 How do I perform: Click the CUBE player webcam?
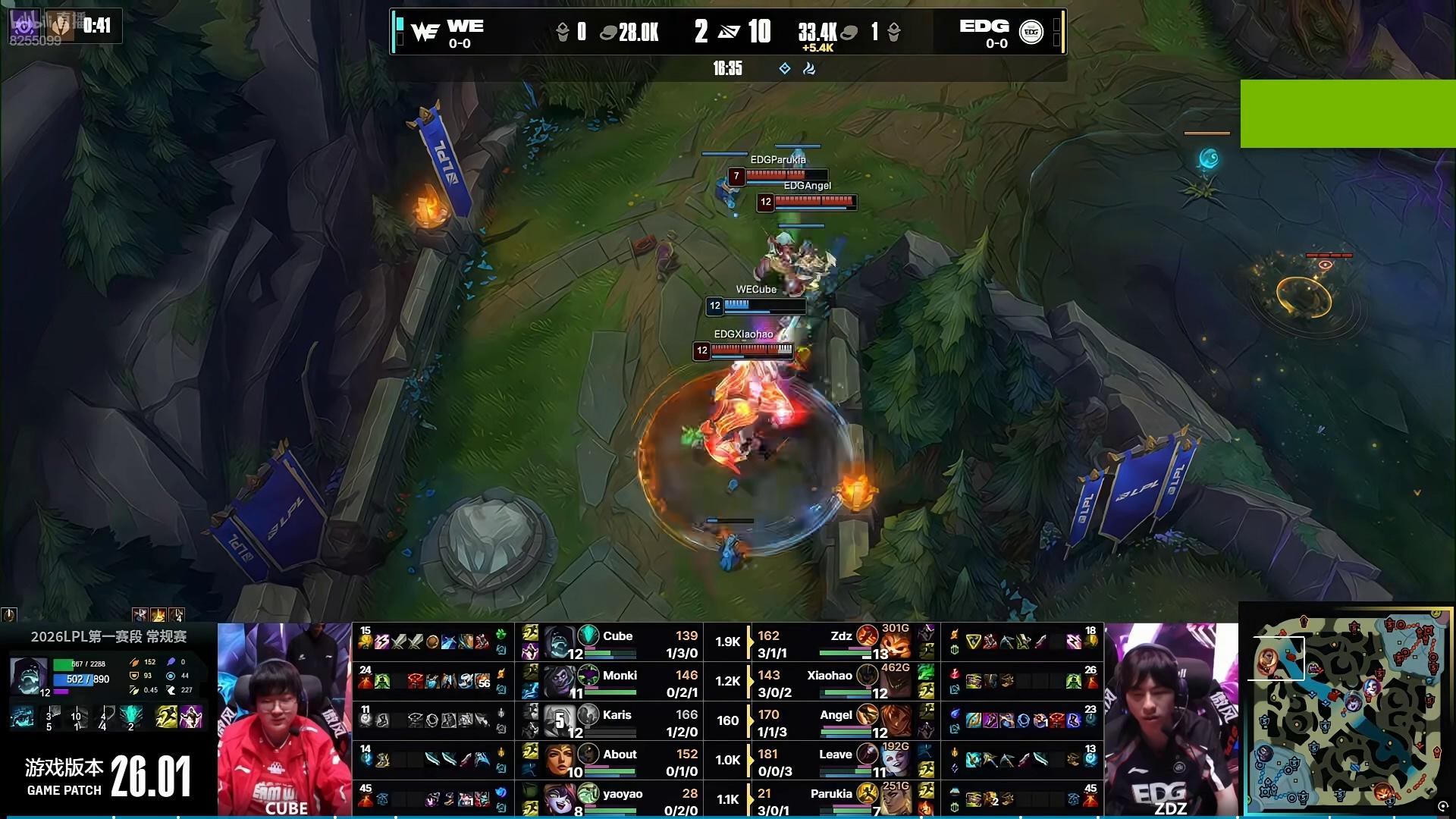284,720
